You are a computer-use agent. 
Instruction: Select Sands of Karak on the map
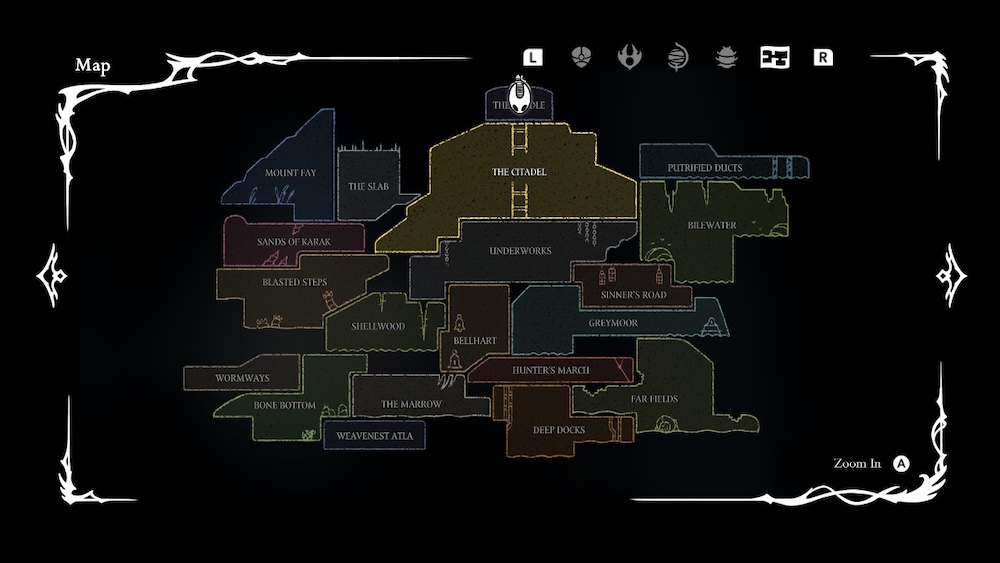(x=293, y=242)
